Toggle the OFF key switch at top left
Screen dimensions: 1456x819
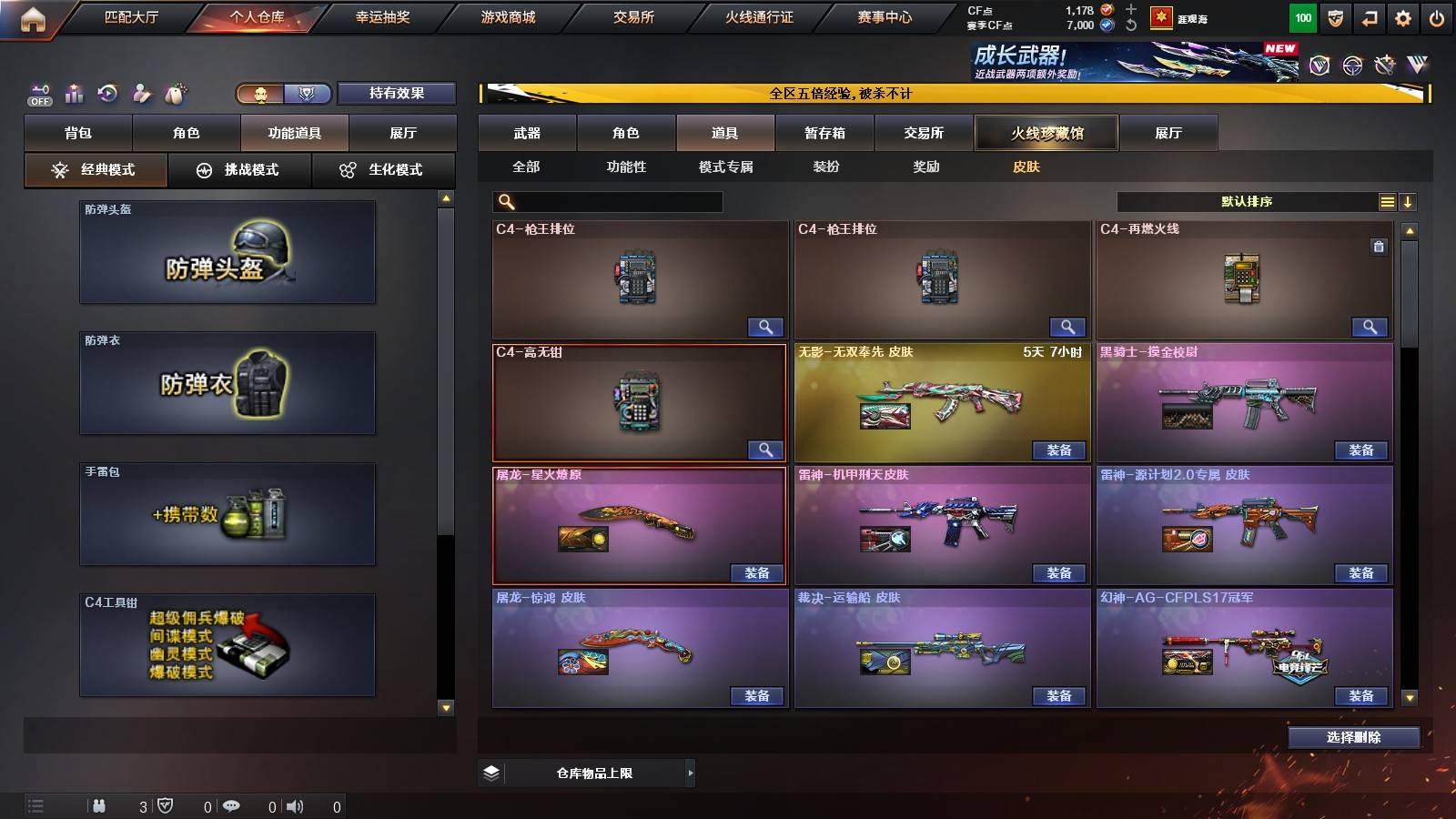tap(38, 94)
